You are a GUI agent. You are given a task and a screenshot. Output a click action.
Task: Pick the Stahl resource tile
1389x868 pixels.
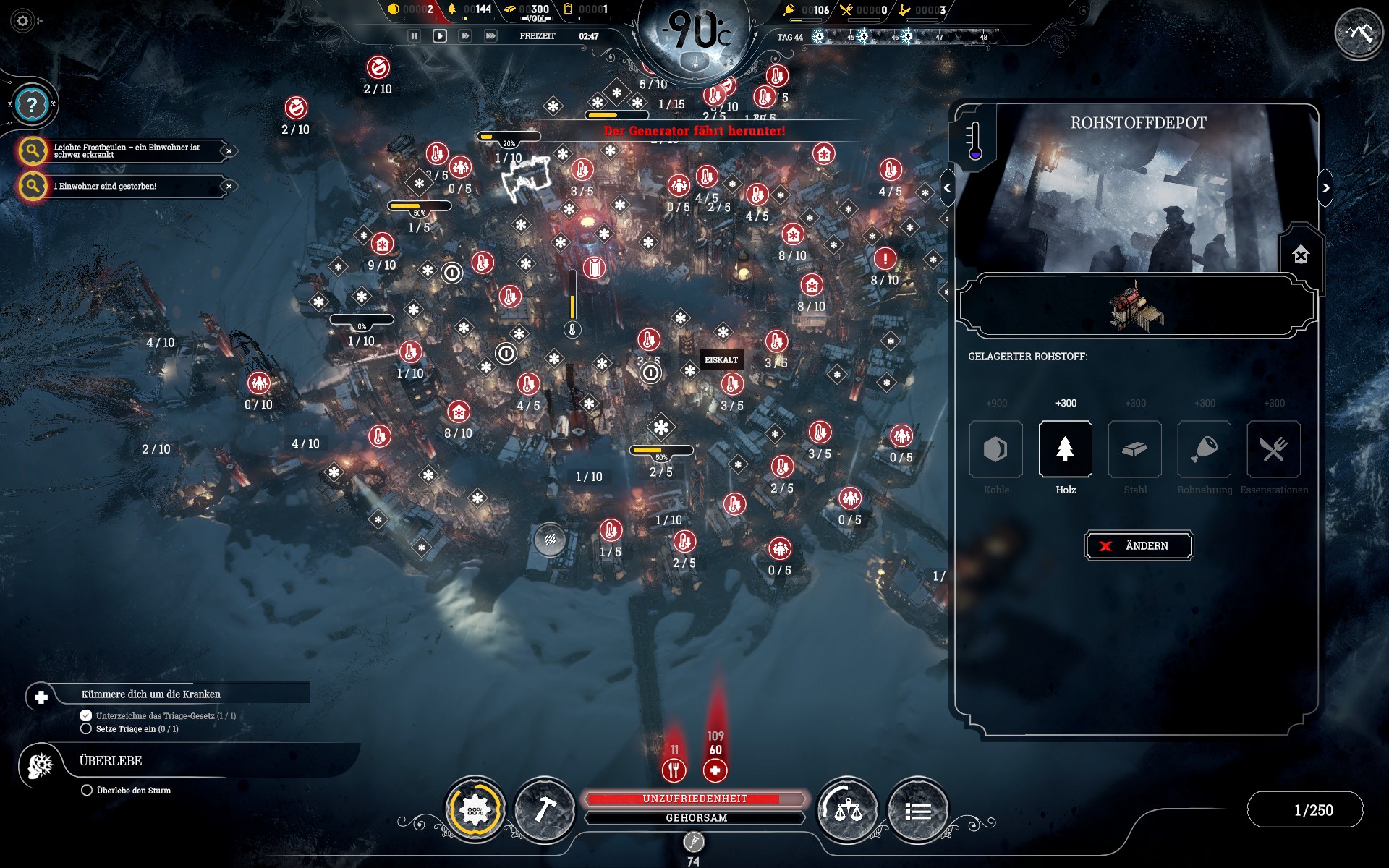coord(1134,449)
